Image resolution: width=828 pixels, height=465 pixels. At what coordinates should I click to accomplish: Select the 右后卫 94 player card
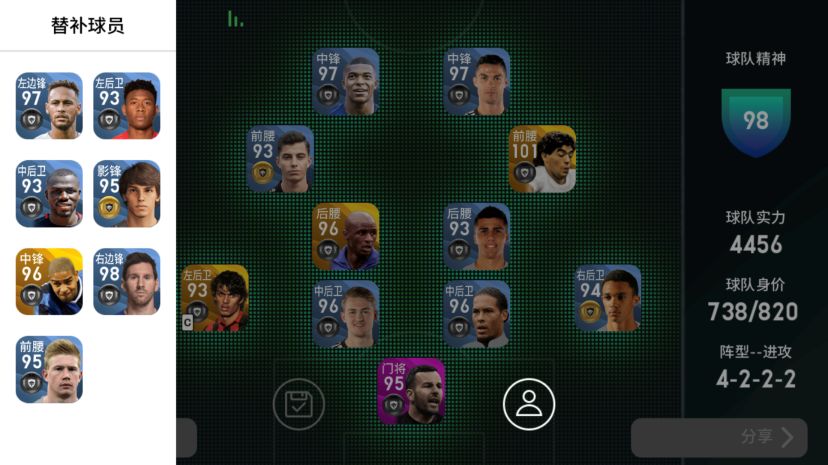point(607,298)
